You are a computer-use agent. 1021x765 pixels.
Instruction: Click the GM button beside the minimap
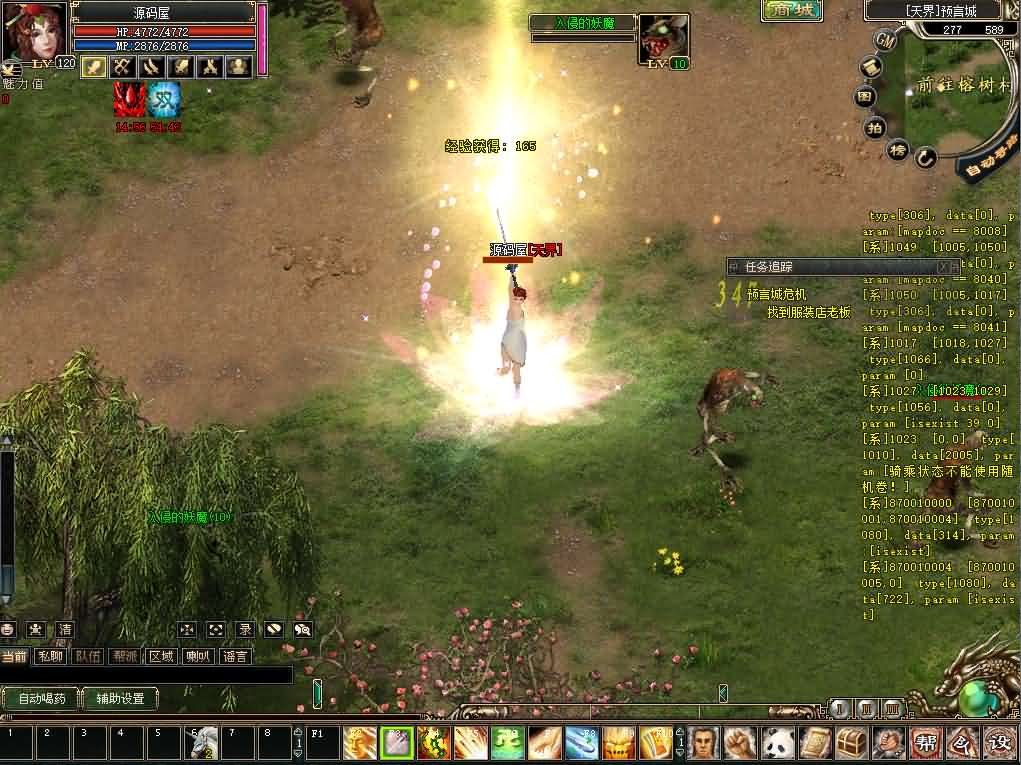[884, 40]
